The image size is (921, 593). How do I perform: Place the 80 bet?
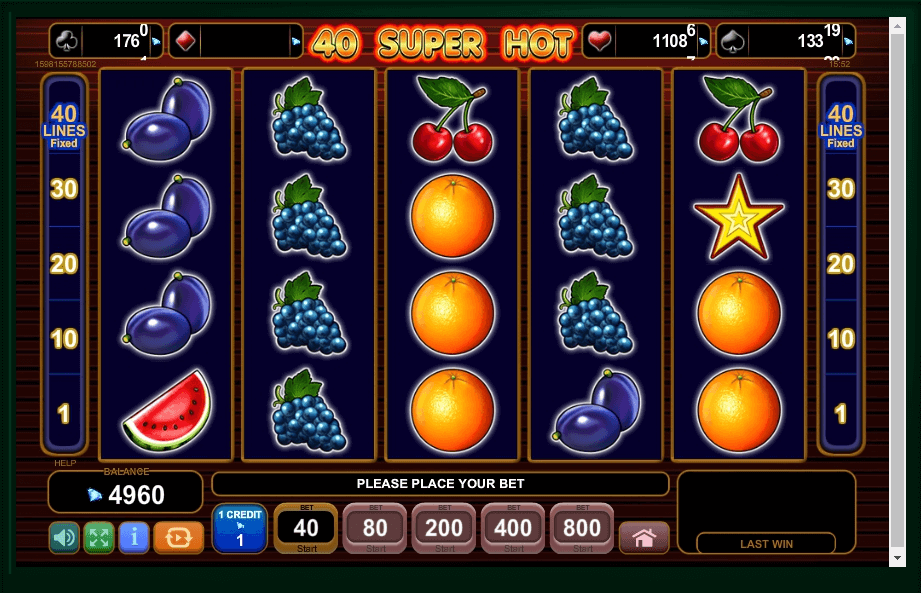(375, 528)
